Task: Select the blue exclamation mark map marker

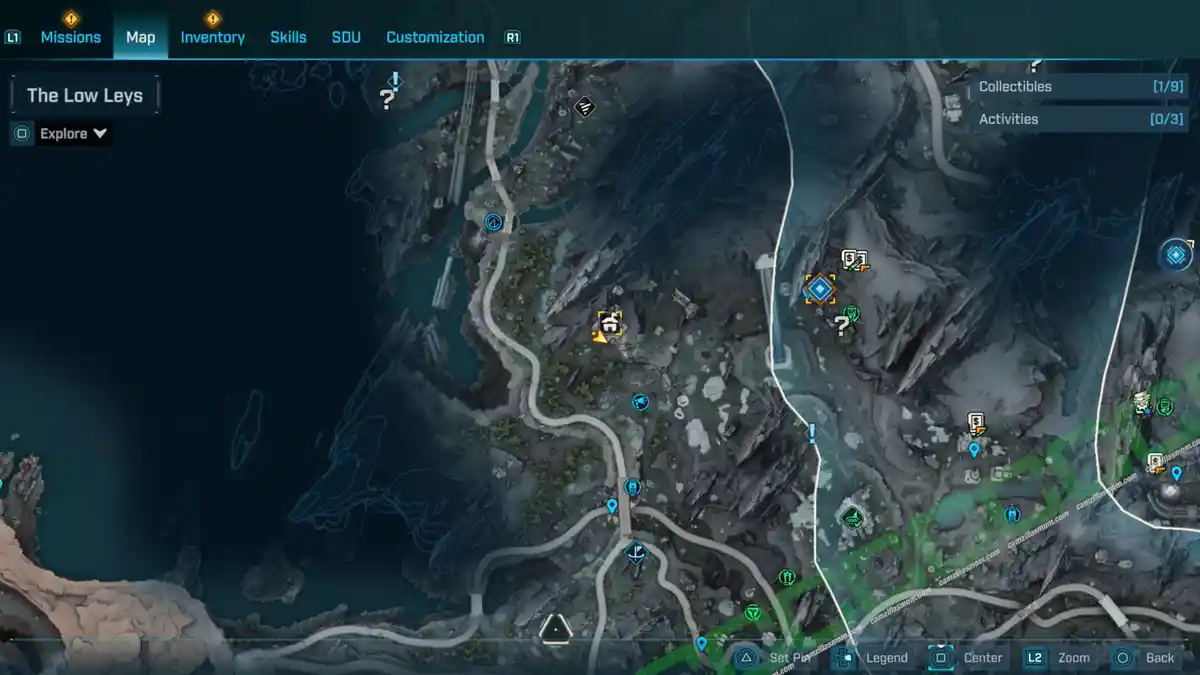Action: tap(812, 433)
